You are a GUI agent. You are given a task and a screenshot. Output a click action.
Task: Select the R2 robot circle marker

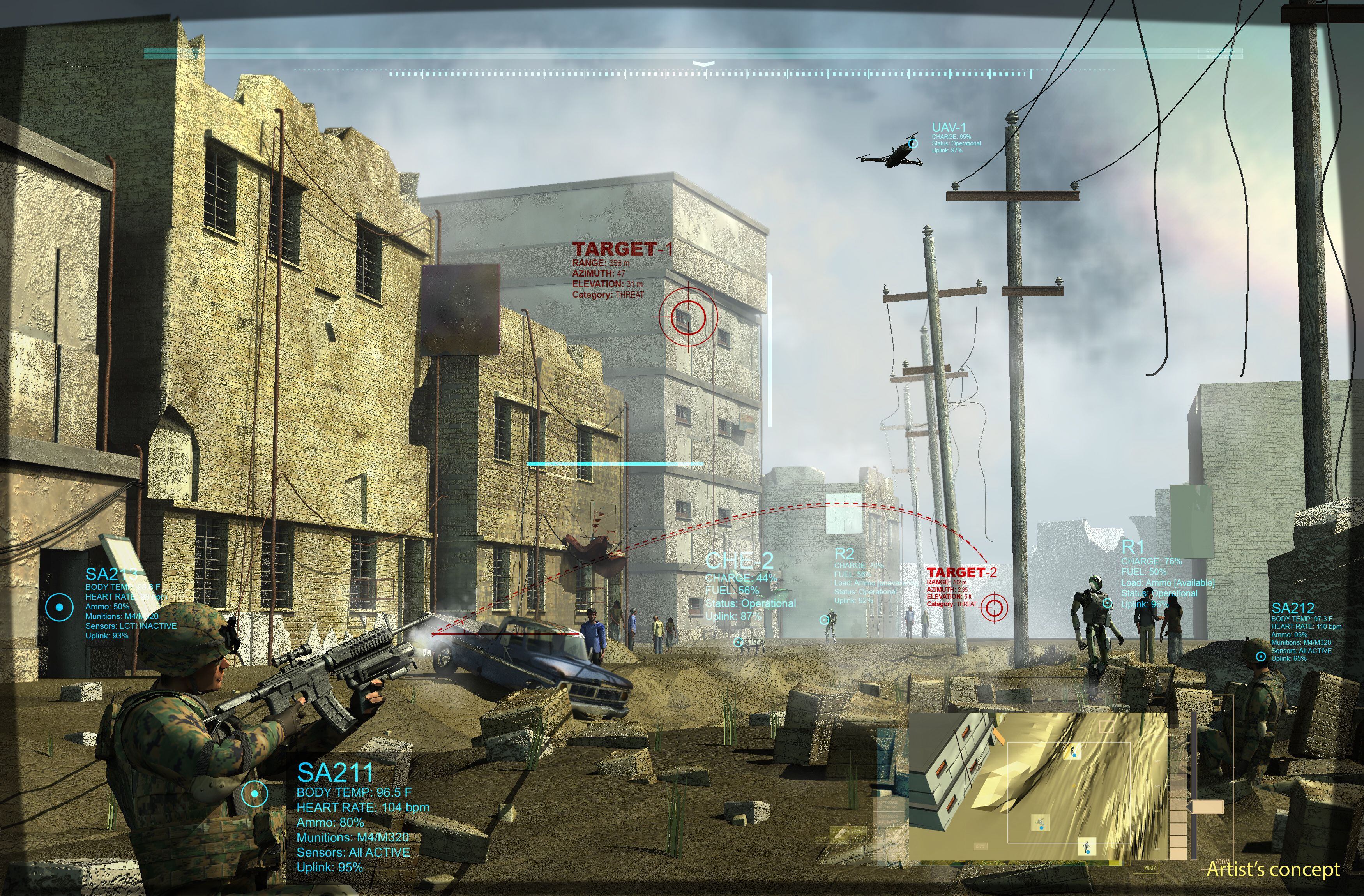pyautogui.click(x=824, y=619)
